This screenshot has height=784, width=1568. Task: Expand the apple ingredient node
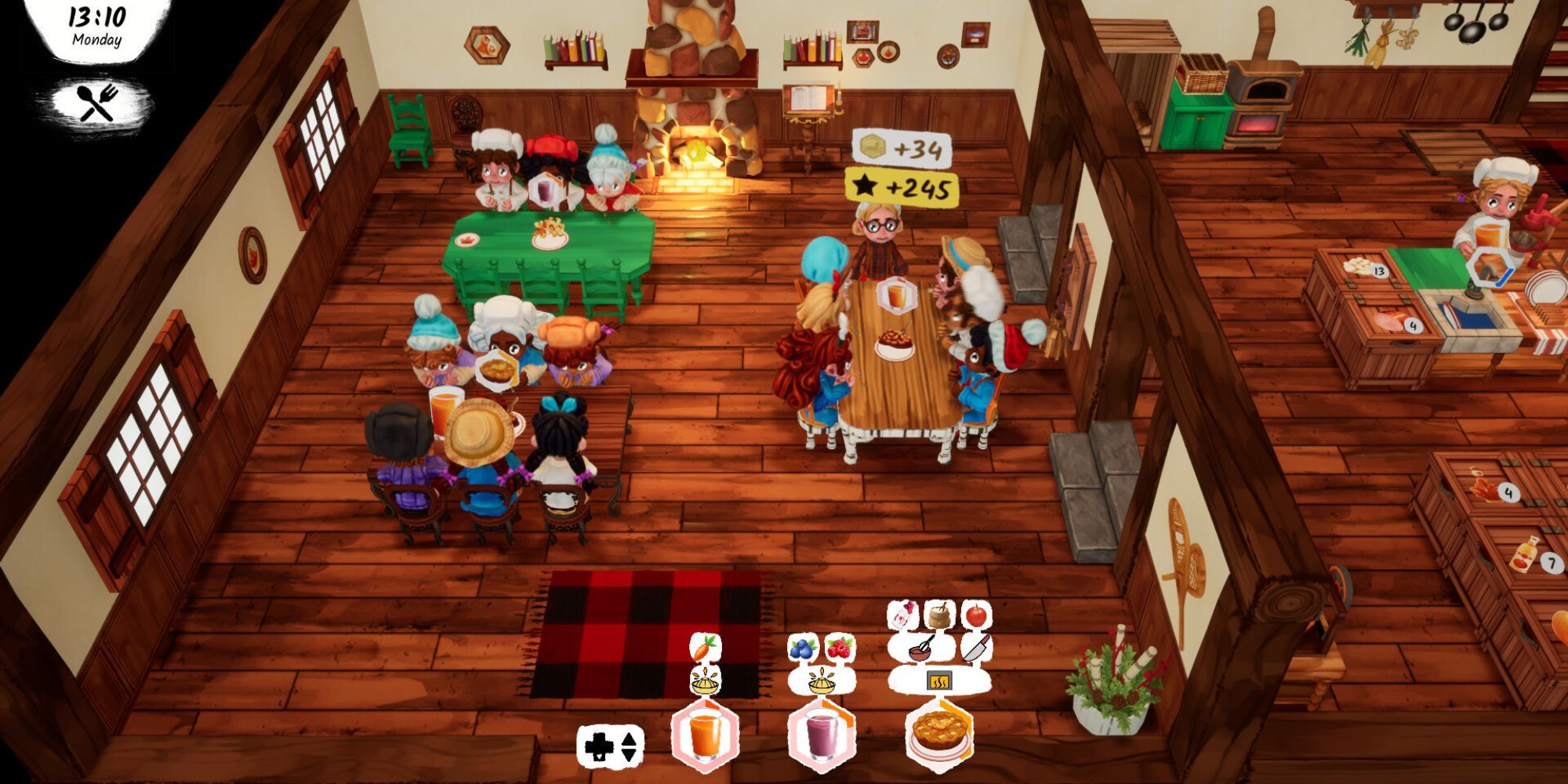point(975,617)
